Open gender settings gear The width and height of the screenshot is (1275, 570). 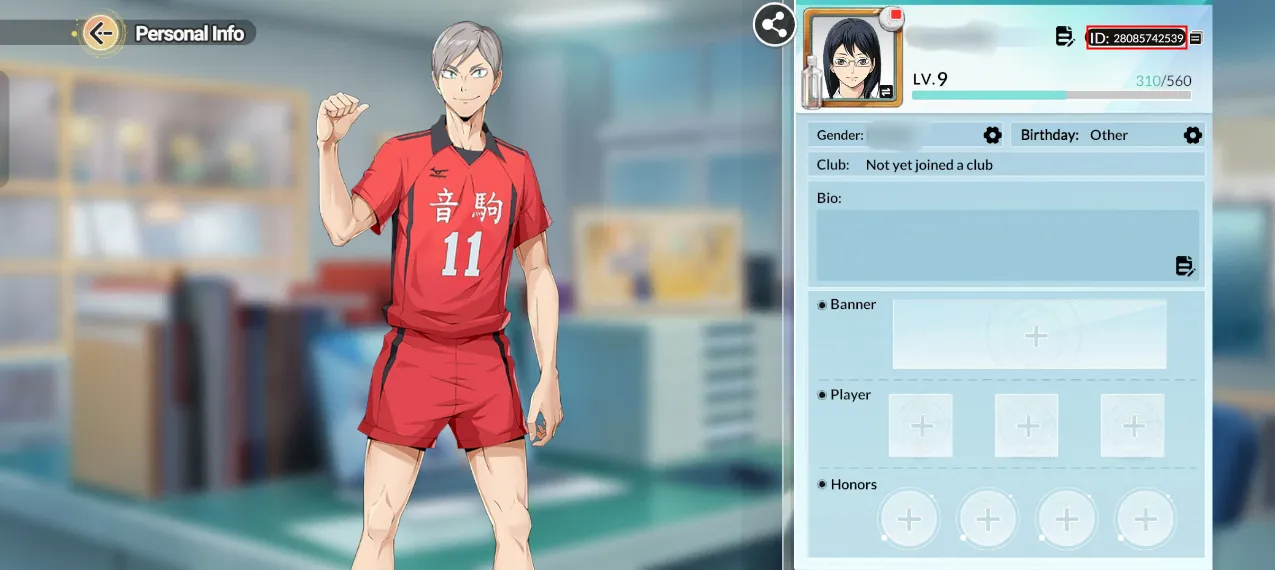click(x=992, y=135)
